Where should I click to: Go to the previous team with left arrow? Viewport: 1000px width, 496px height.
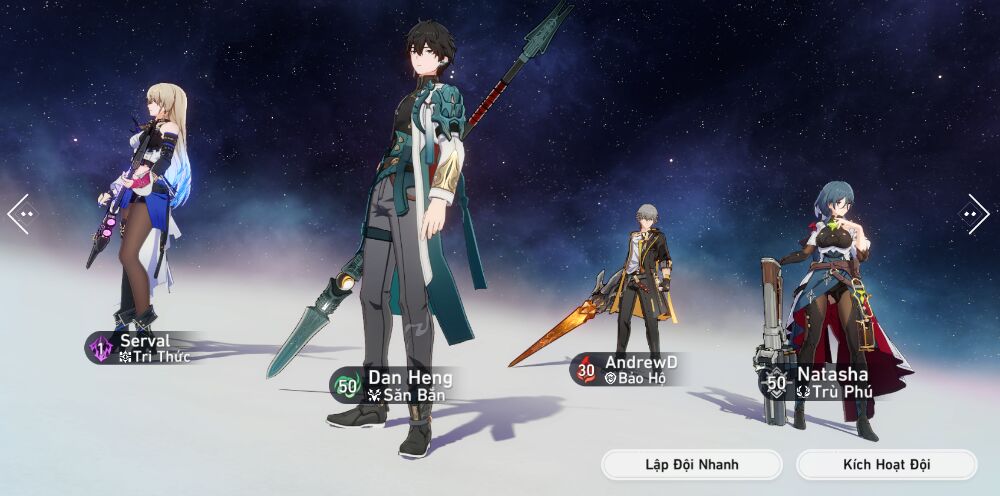click(x=21, y=213)
